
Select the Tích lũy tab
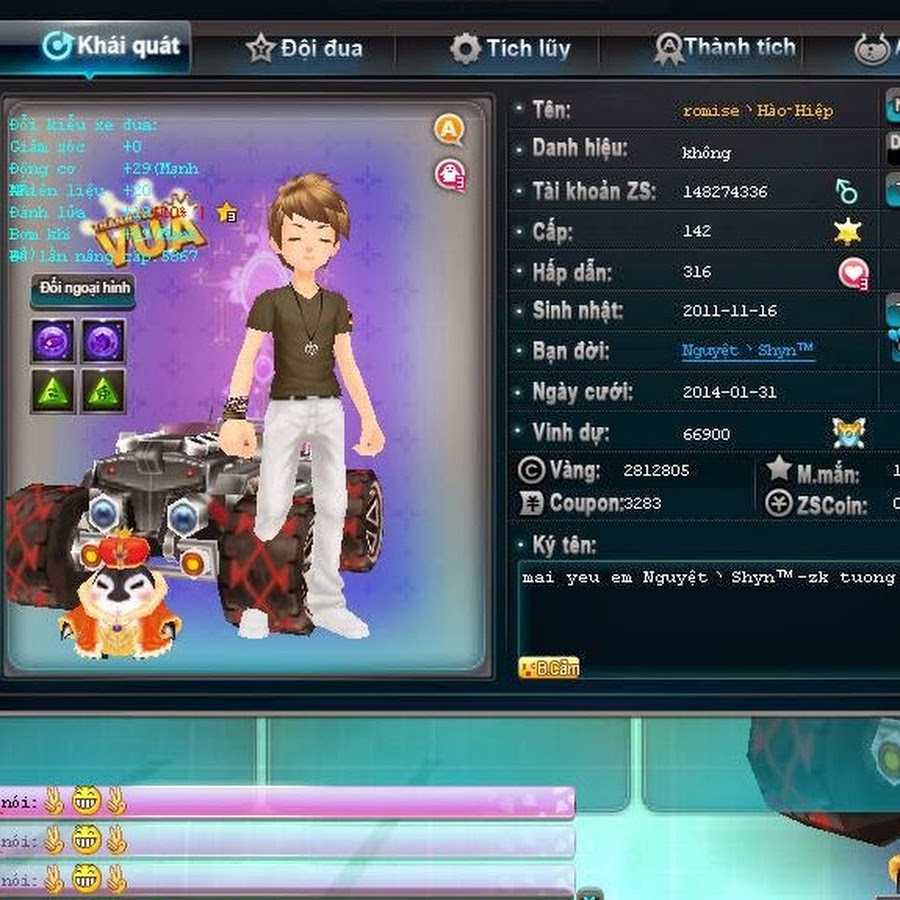pyautogui.click(x=510, y=48)
